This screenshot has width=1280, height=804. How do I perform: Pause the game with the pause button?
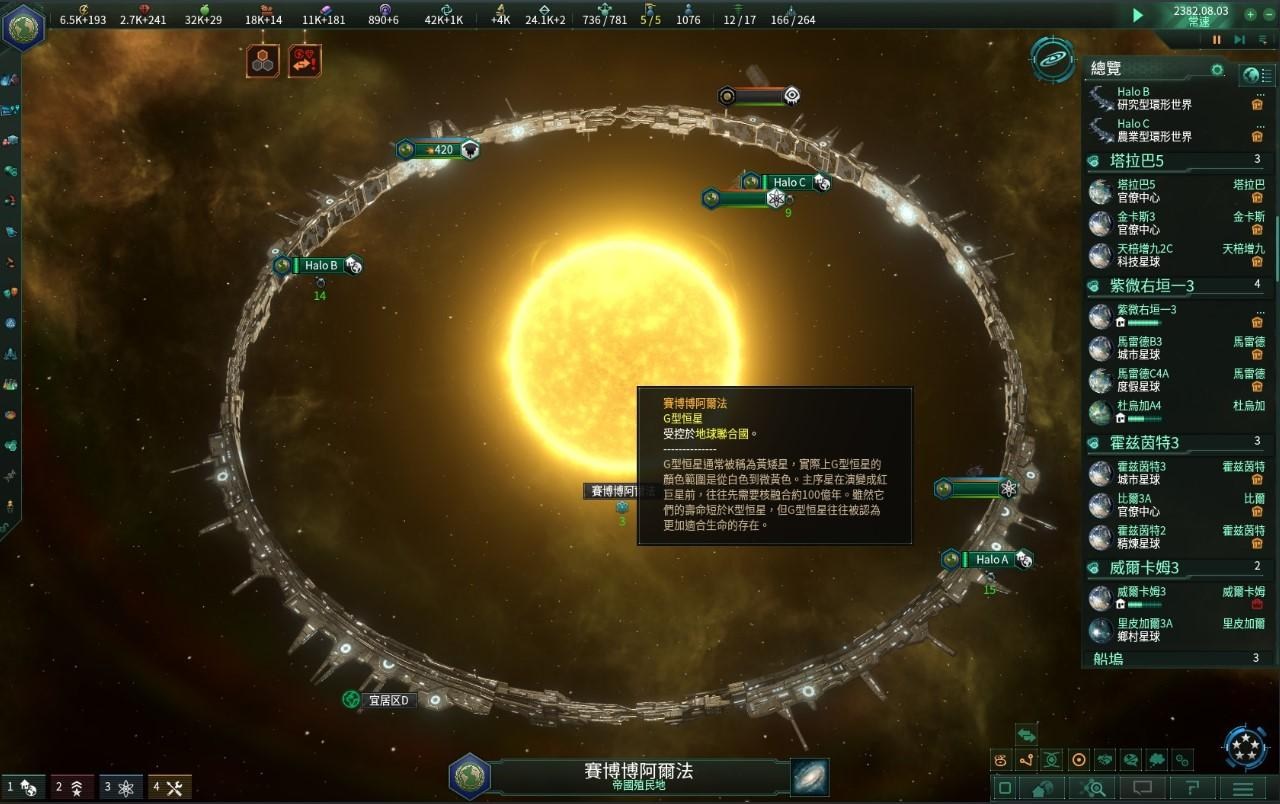click(x=1217, y=40)
